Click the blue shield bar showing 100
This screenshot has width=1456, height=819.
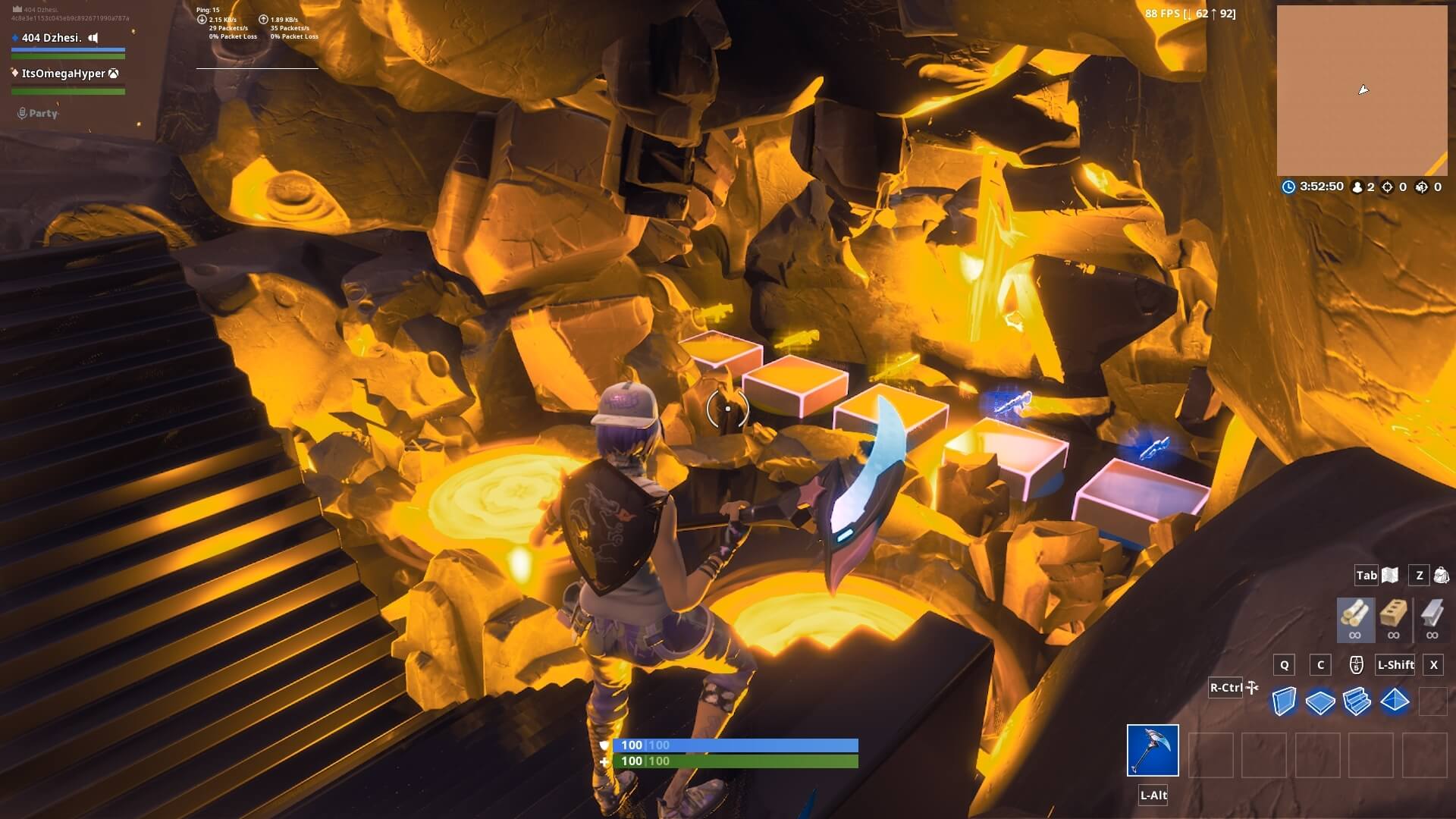(x=736, y=745)
